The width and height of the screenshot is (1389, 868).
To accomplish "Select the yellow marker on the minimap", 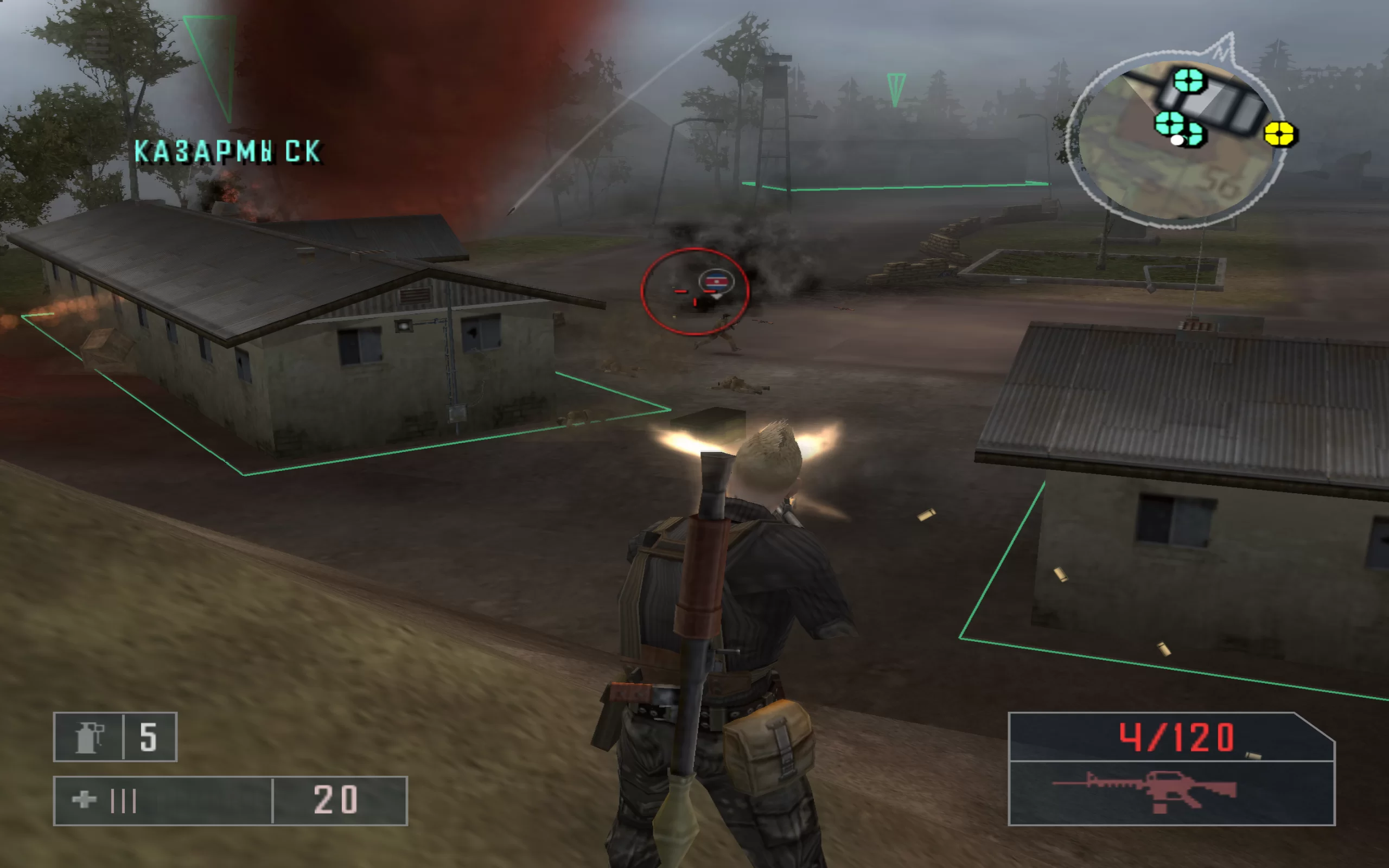I will point(1279,135).
